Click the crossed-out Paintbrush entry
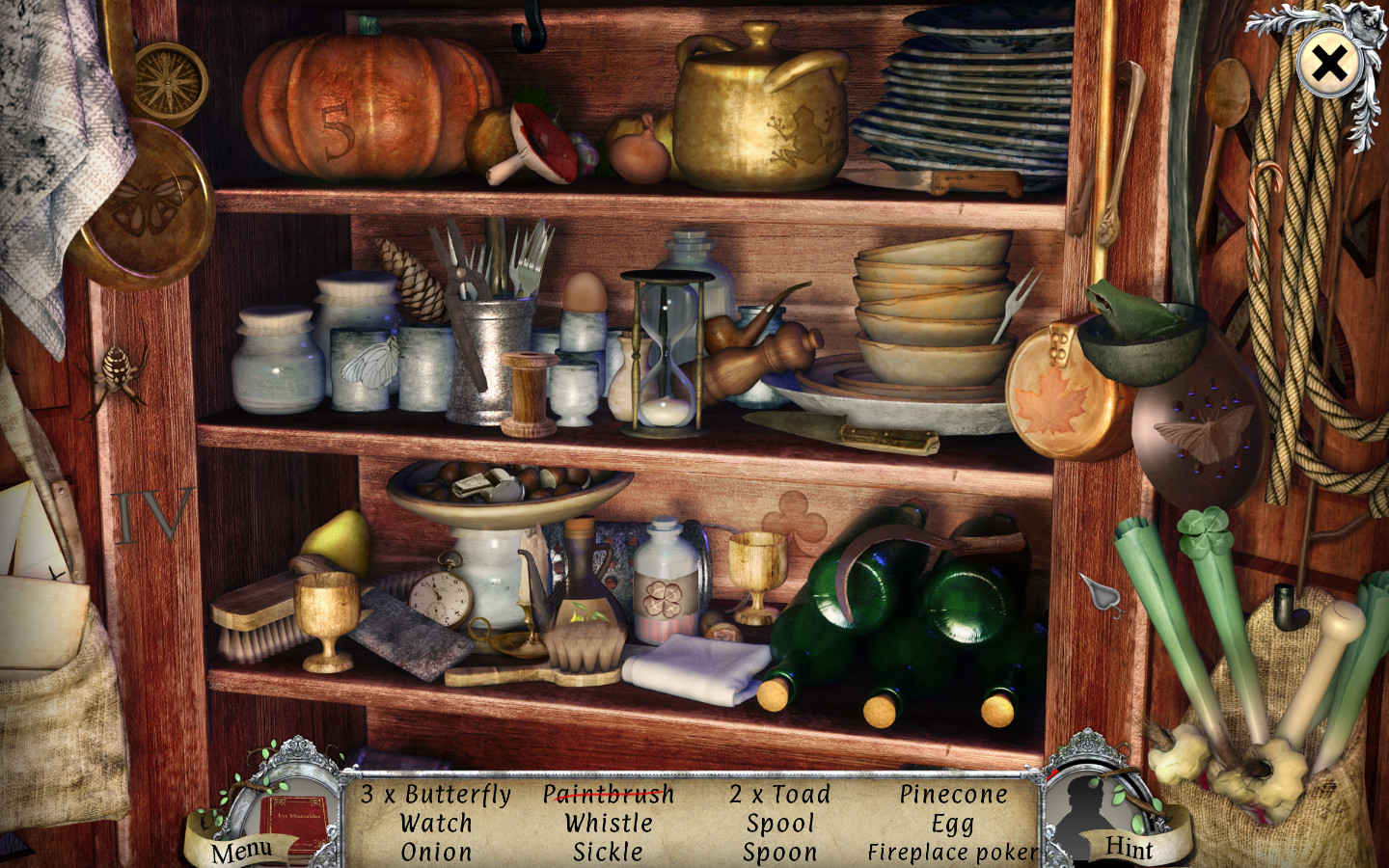Image resolution: width=1389 pixels, height=868 pixels. pyautogui.click(x=609, y=795)
